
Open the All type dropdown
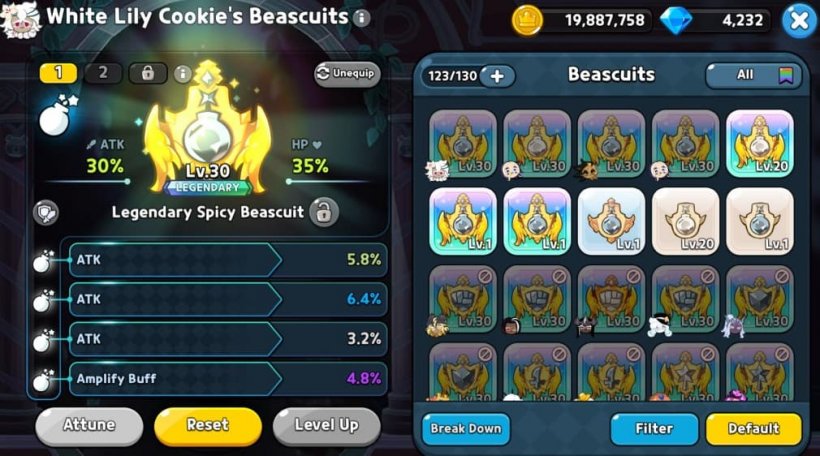click(754, 75)
